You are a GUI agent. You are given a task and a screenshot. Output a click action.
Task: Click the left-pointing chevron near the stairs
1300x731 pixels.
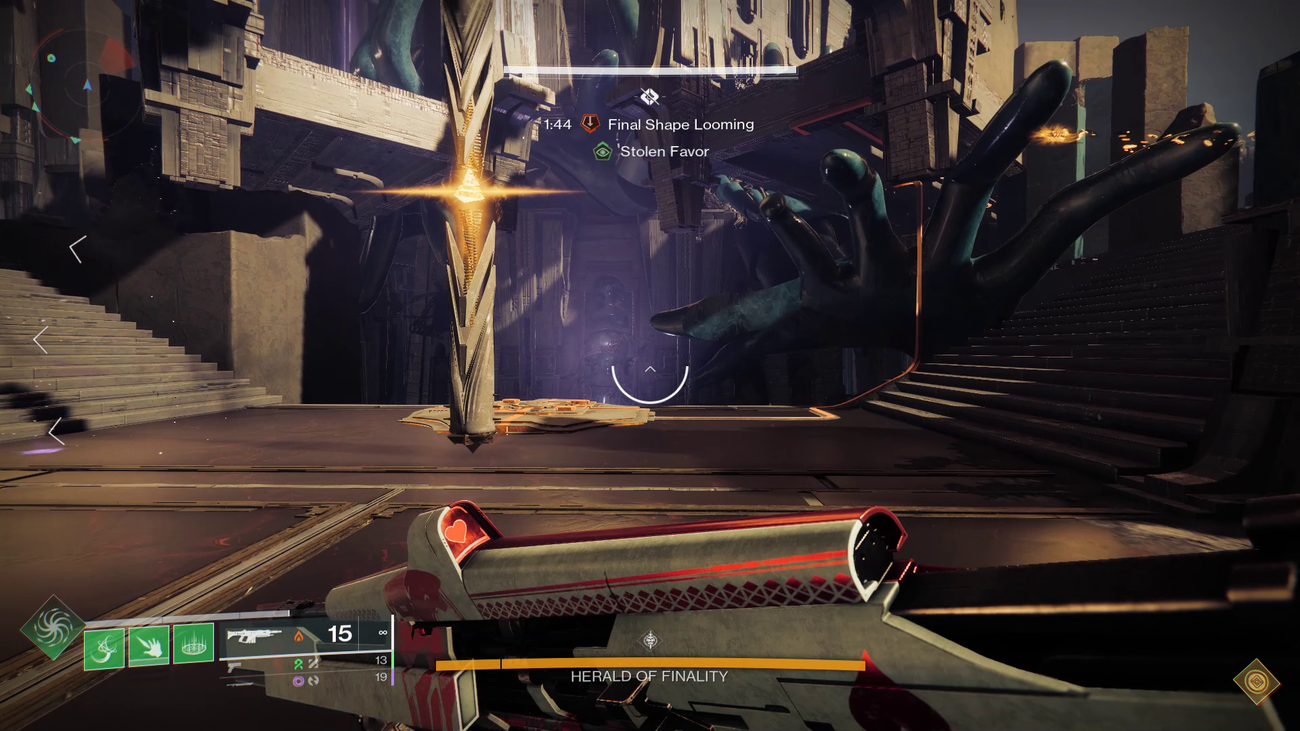[x=74, y=248]
